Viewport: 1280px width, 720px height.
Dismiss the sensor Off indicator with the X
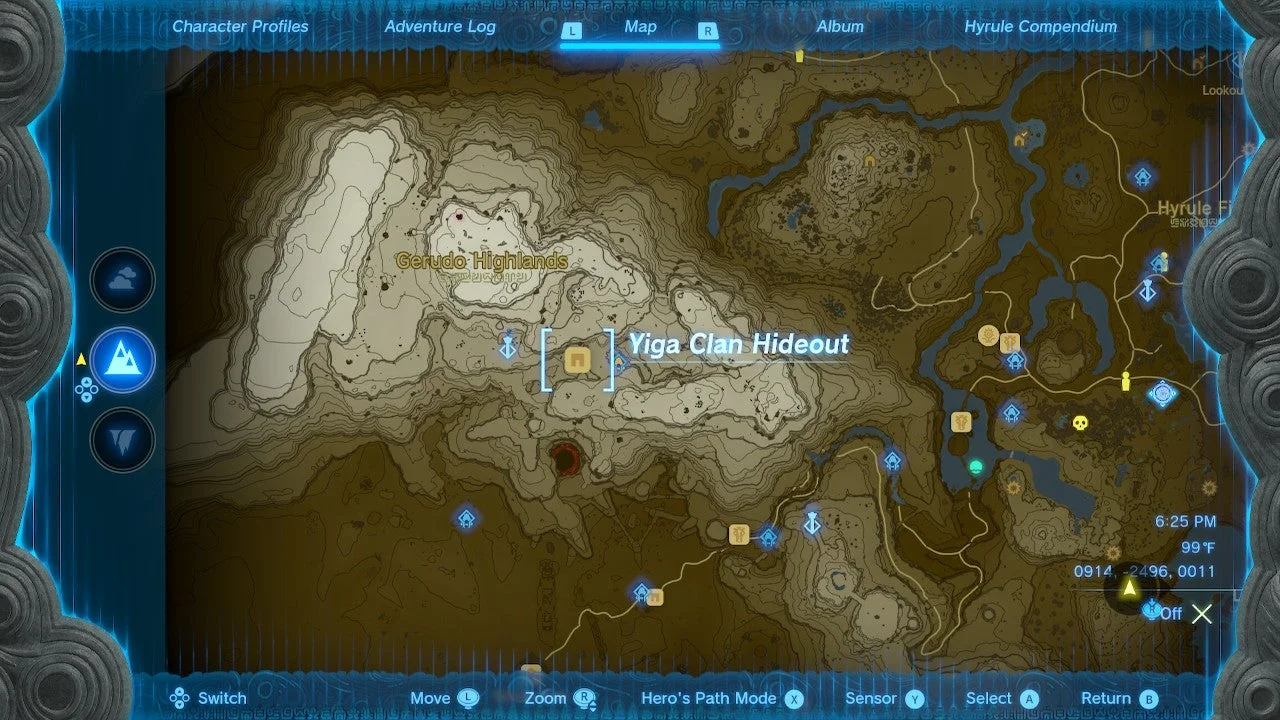[1201, 614]
